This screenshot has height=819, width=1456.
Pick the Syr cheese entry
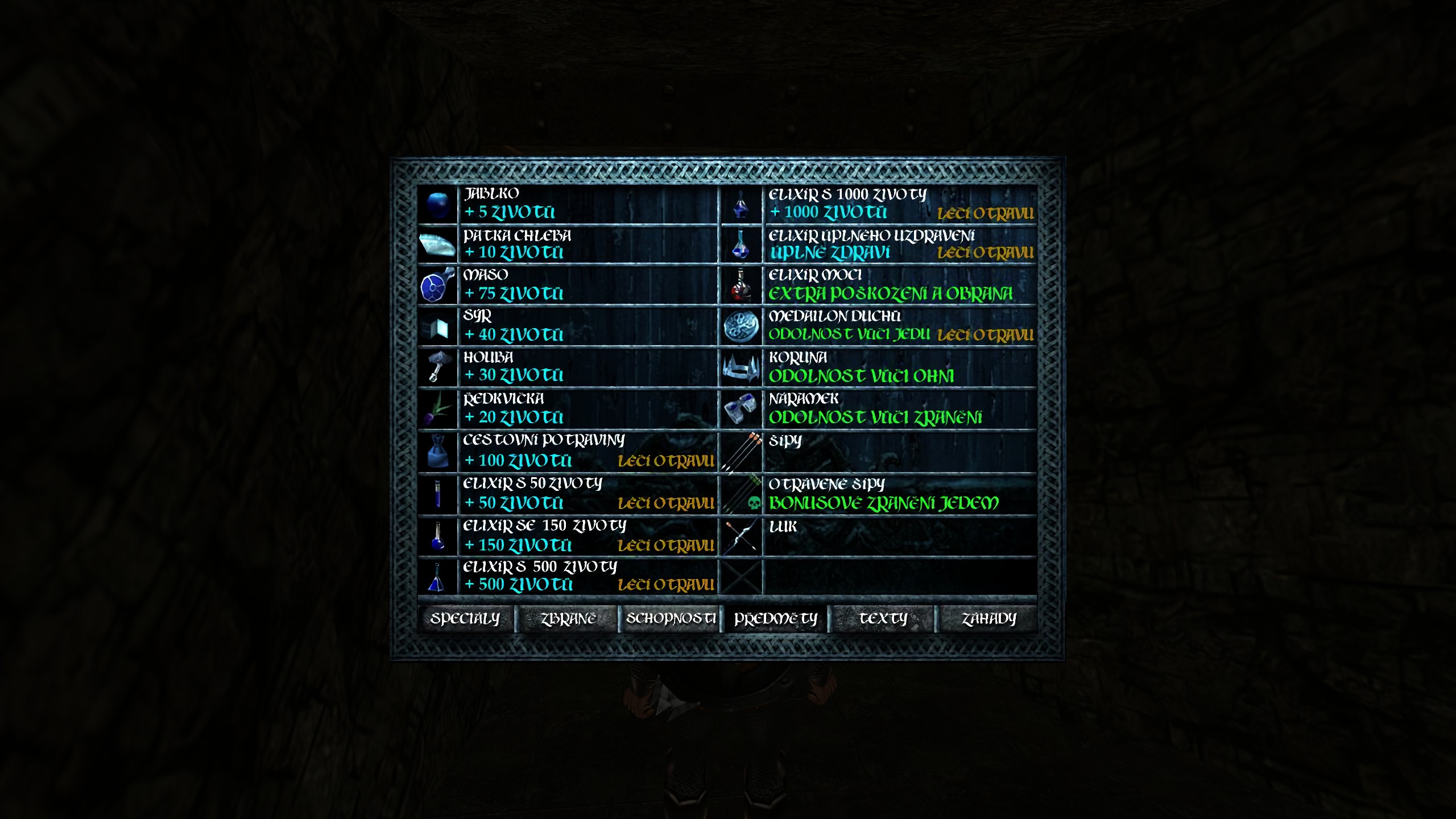coord(569,325)
